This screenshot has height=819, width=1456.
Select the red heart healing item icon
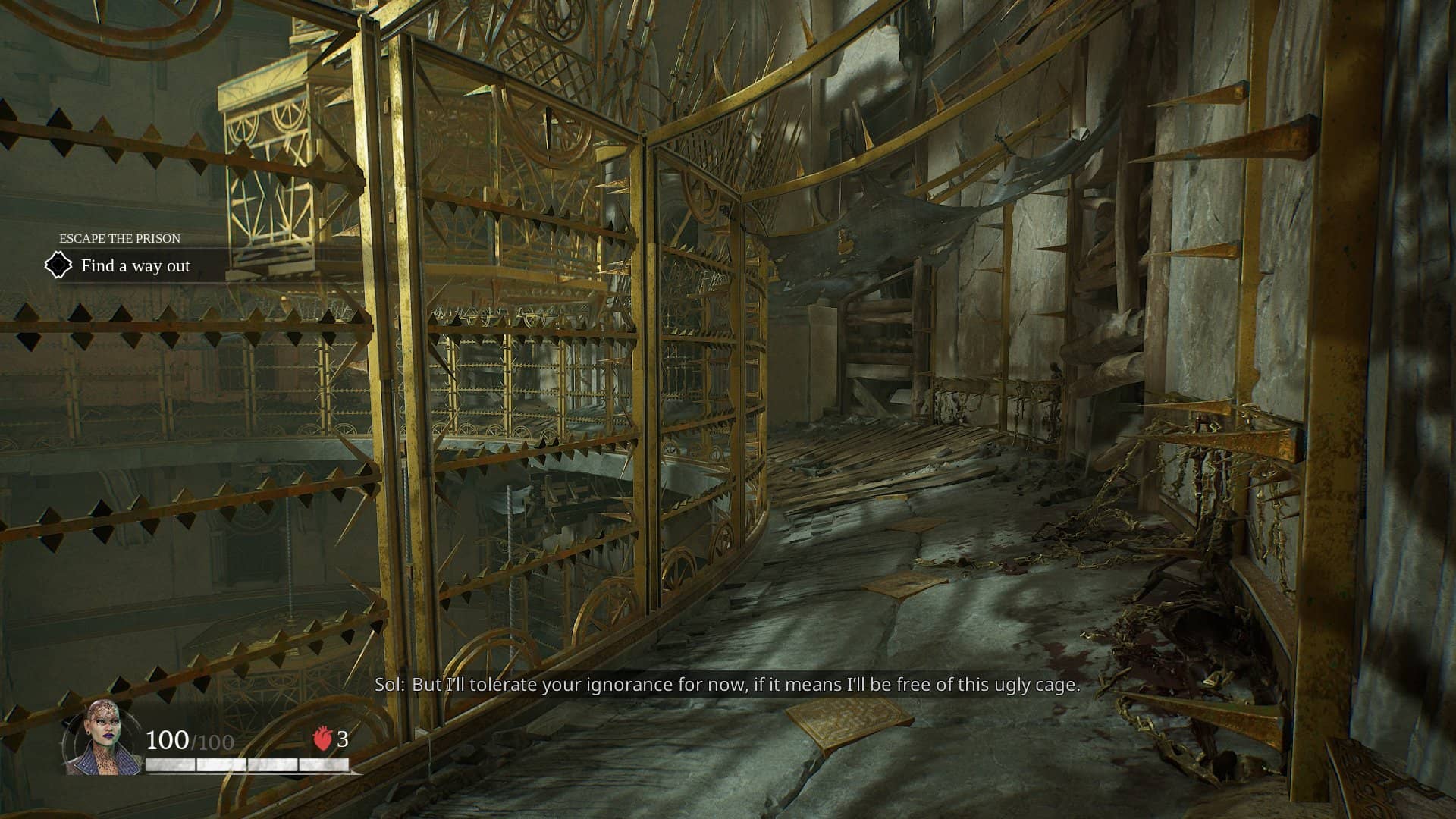[x=323, y=739]
